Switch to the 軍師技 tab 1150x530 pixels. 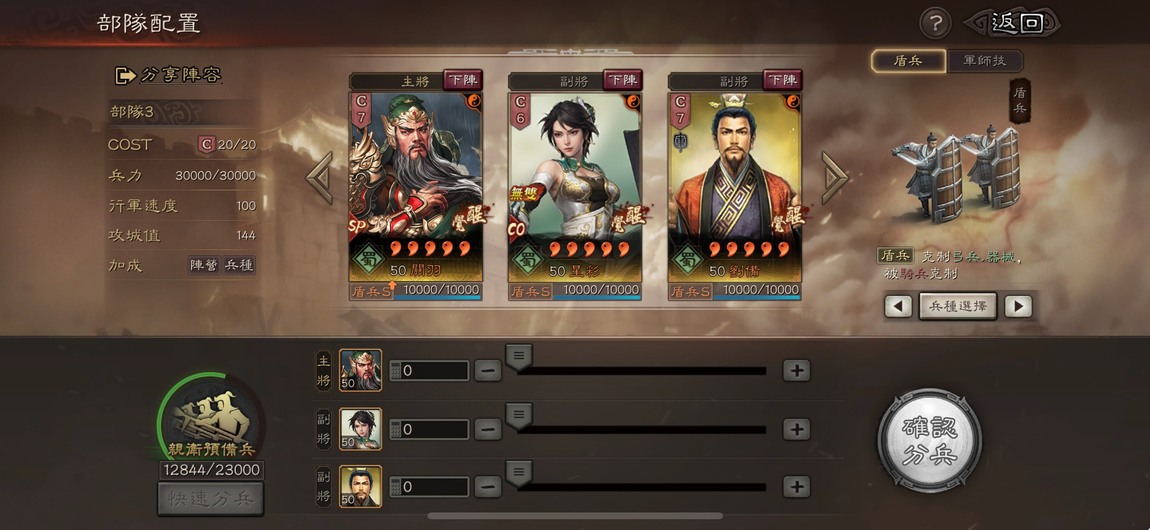tap(985, 61)
